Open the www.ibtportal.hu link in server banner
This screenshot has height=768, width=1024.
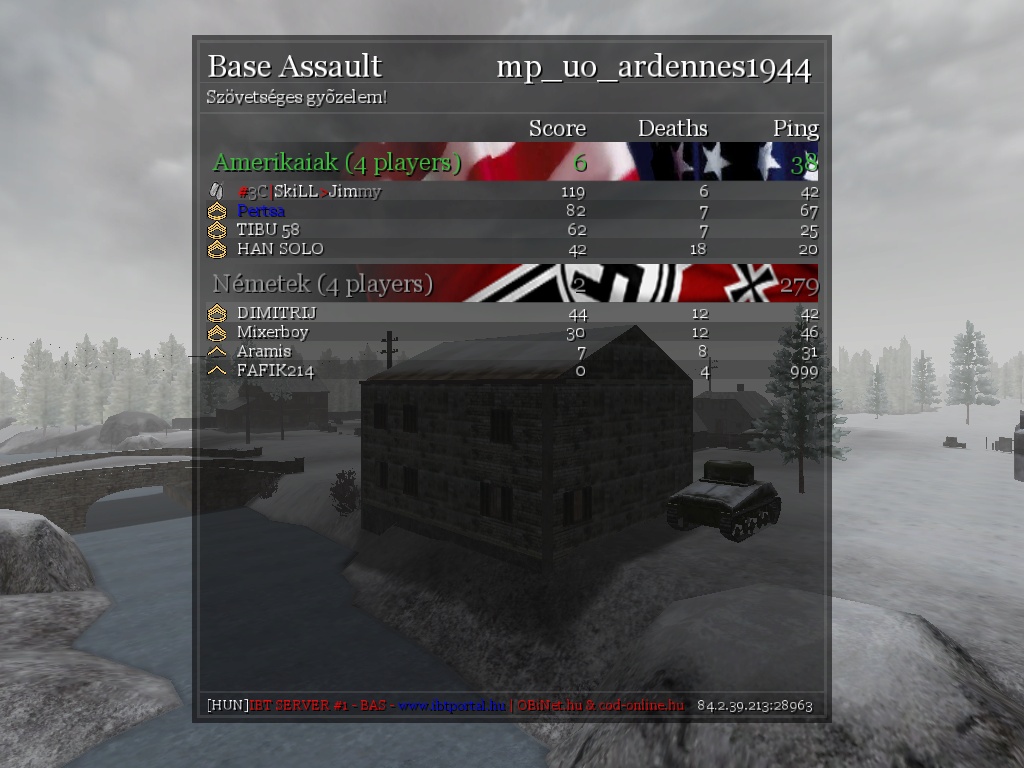(452, 705)
